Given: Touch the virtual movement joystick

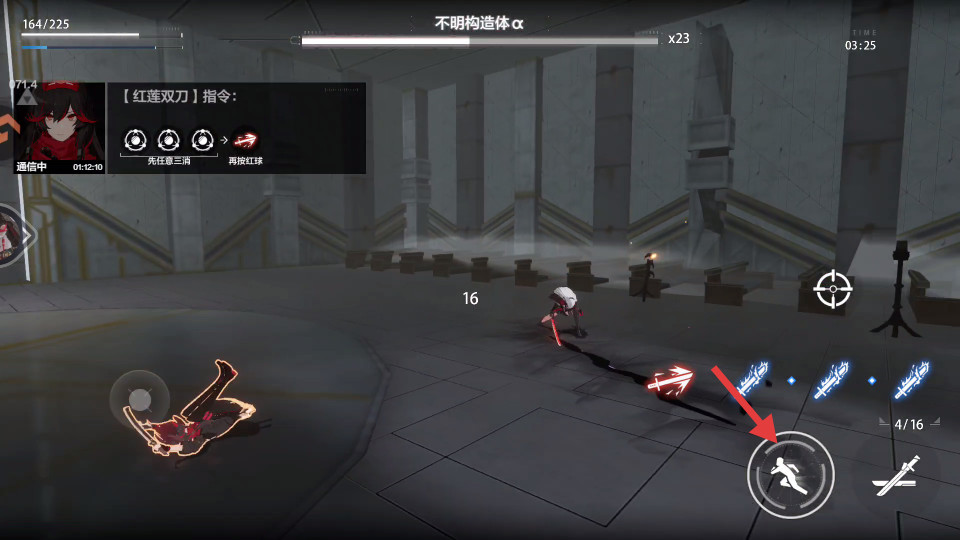Looking at the screenshot, I should click(140, 400).
